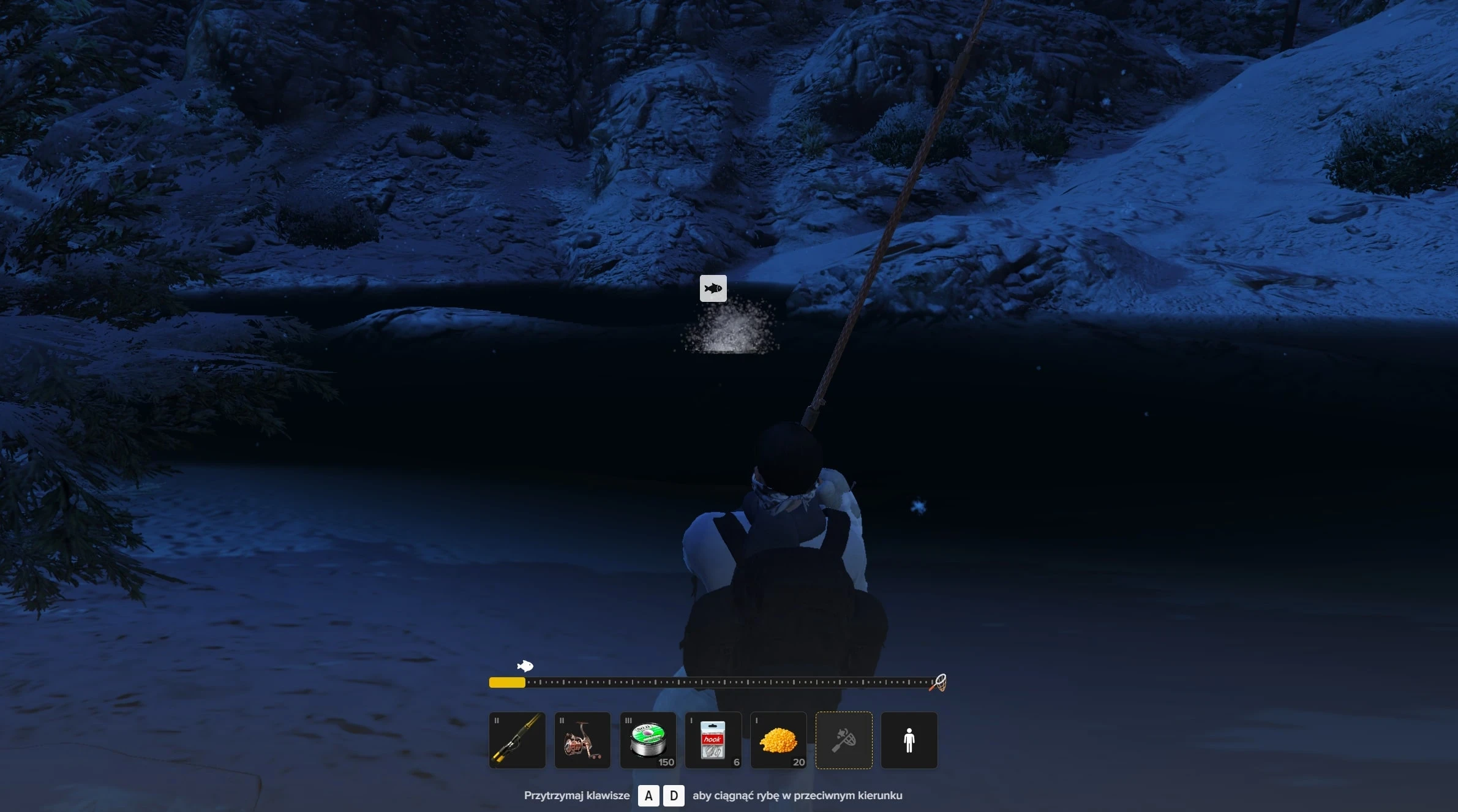Choose the fishing reel slot
The height and width of the screenshot is (812, 1458).
click(x=582, y=740)
